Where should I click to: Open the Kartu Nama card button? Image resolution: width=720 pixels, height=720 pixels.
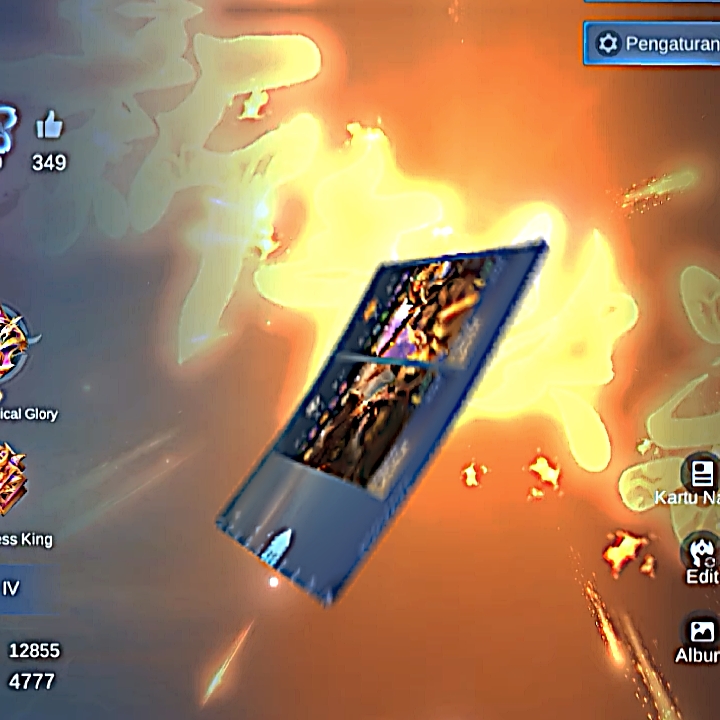point(700,473)
